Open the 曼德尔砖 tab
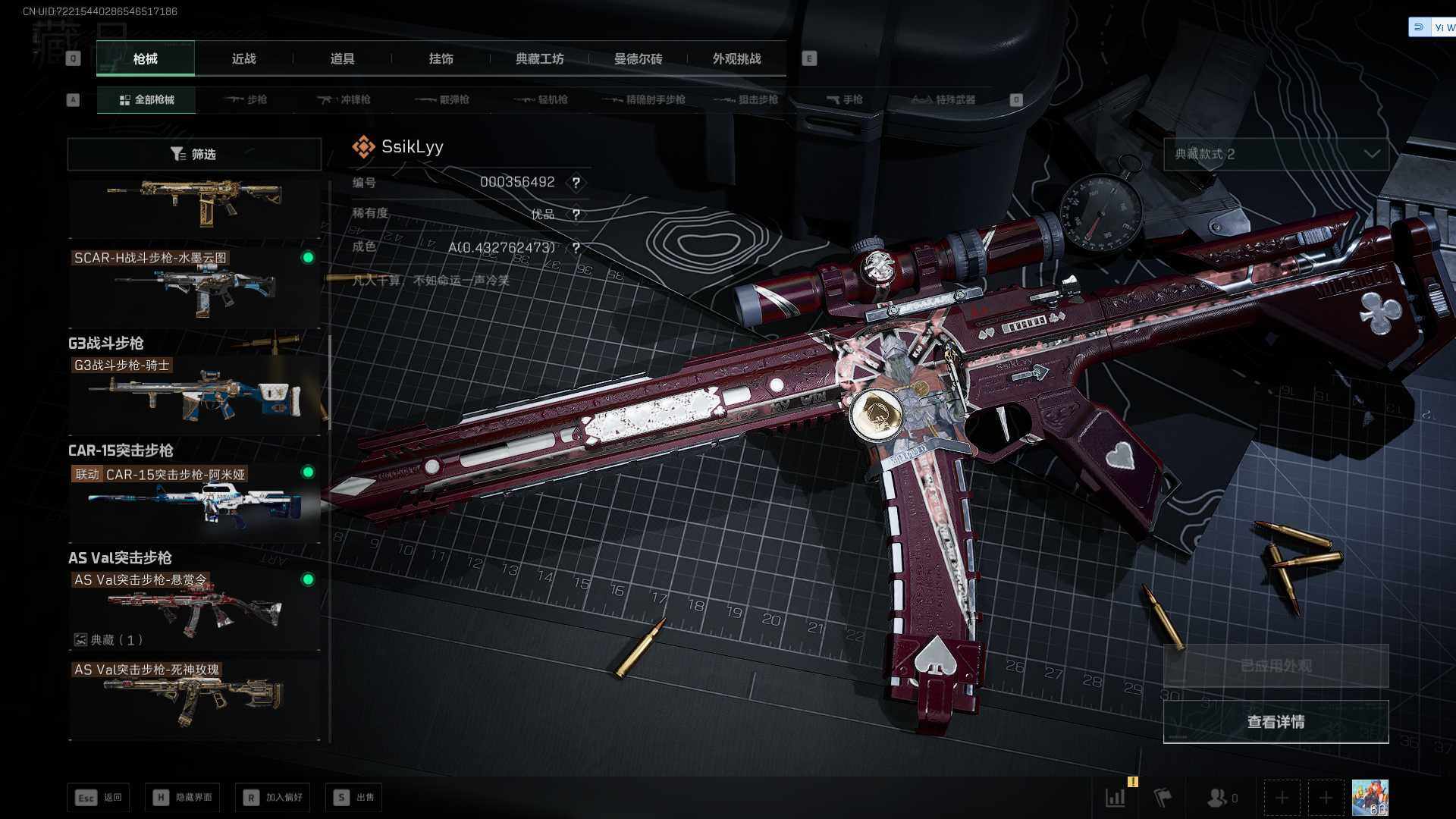1456x819 pixels. (x=638, y=59)
